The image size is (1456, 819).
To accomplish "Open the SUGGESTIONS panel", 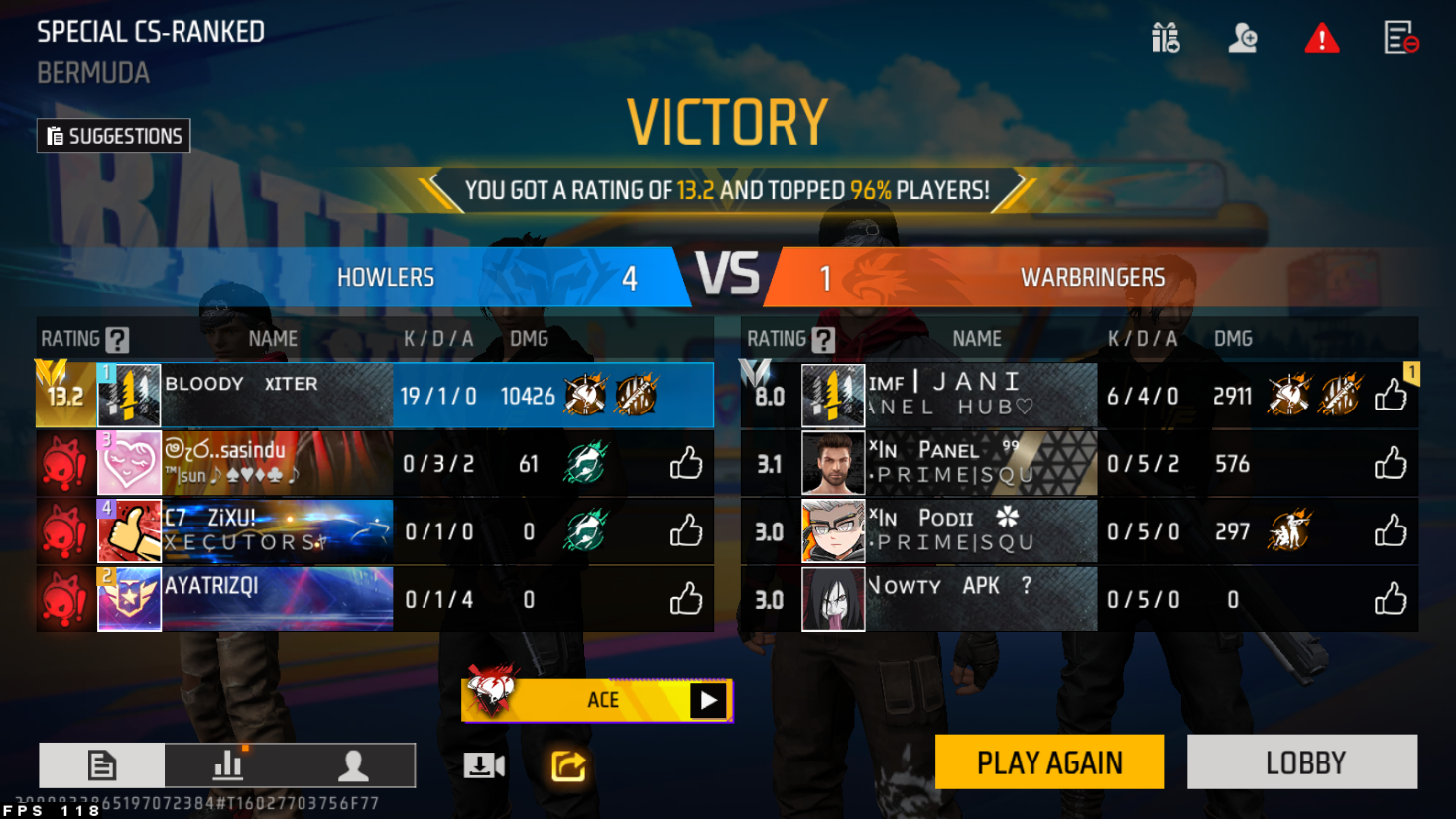I will coord(114,136).
